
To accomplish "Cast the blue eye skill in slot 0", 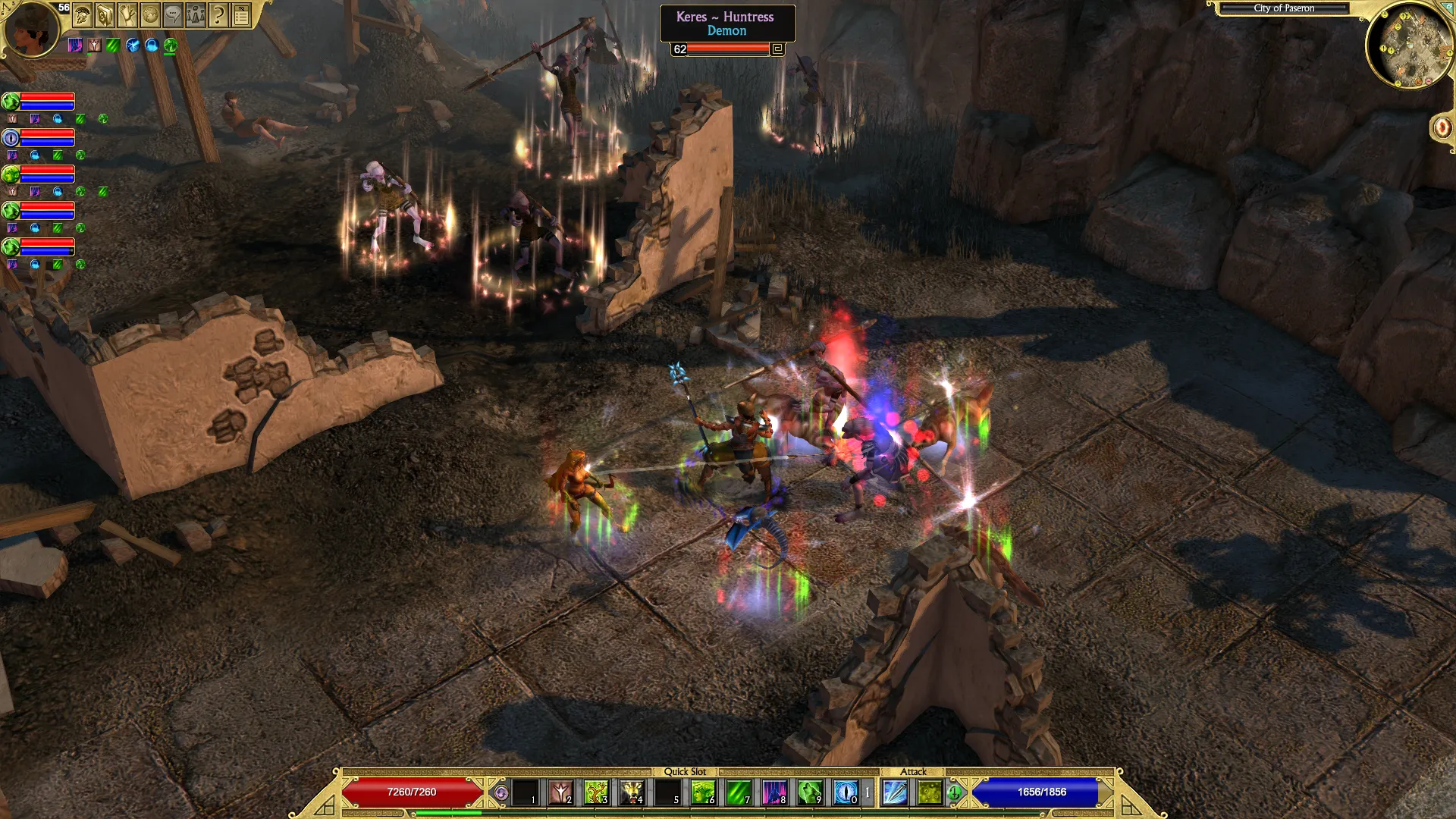I will 846,792.
